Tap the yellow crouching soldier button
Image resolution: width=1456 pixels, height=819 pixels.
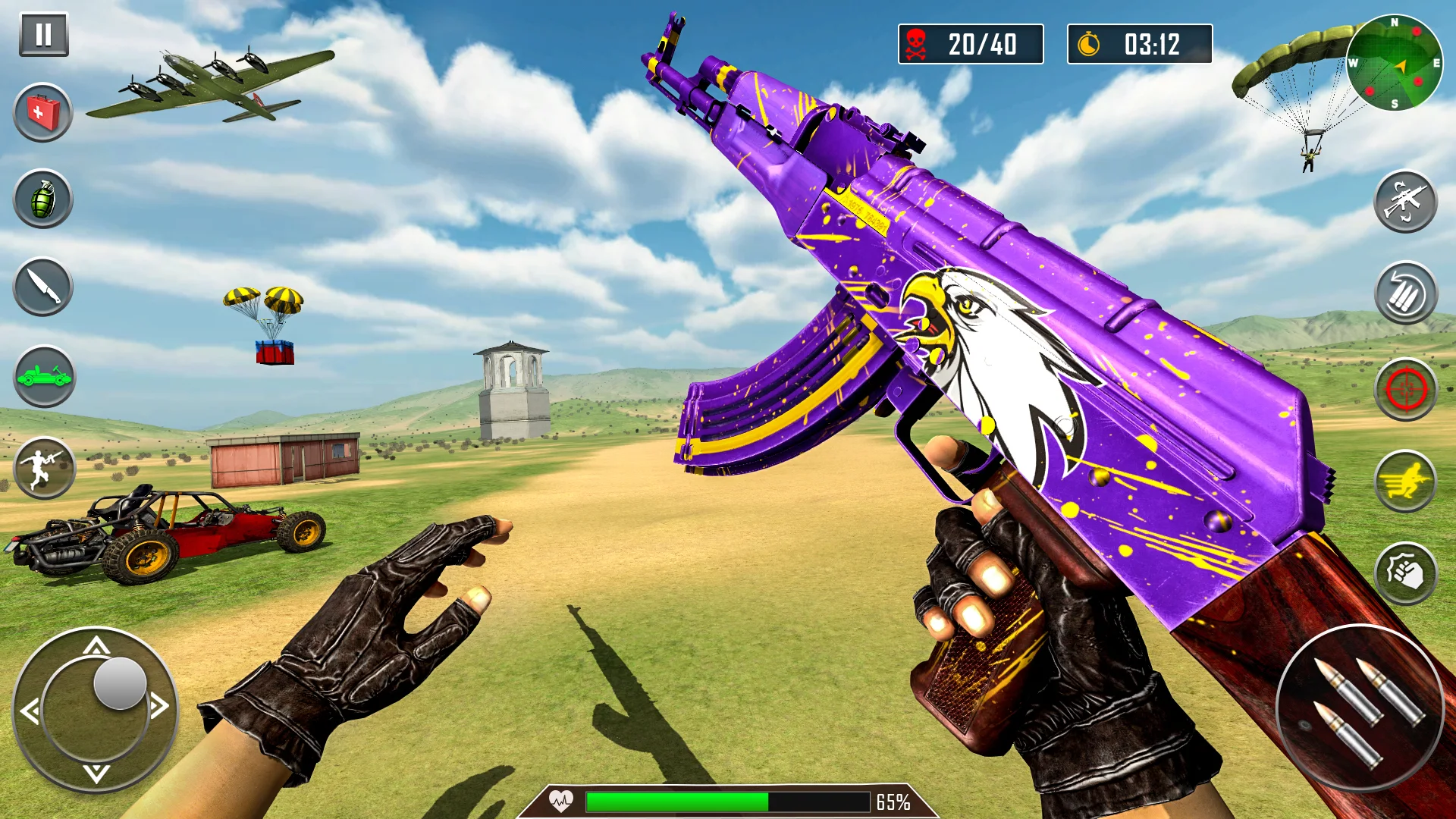[x=1405, y=482]
